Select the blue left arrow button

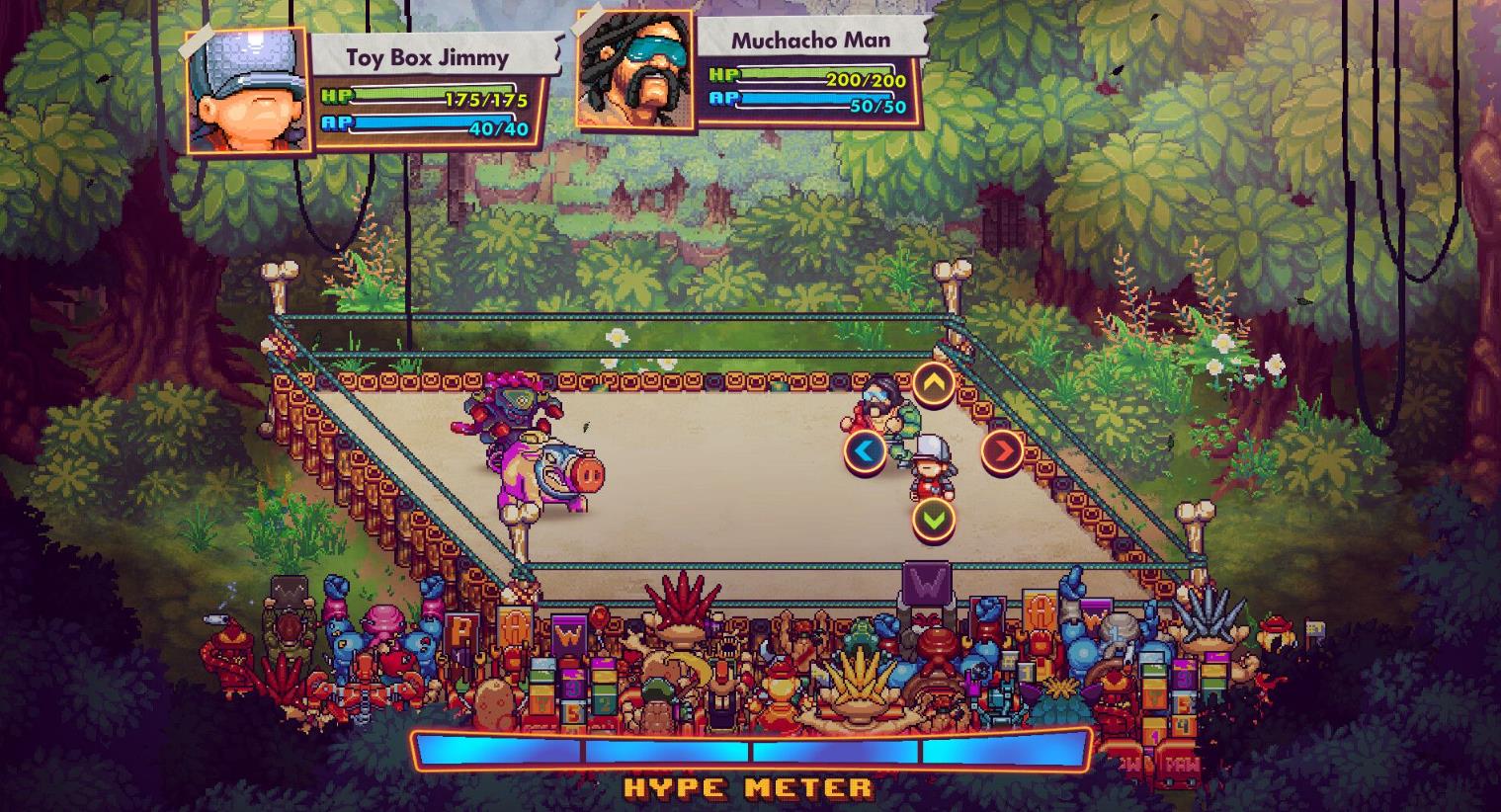(866, 451)
